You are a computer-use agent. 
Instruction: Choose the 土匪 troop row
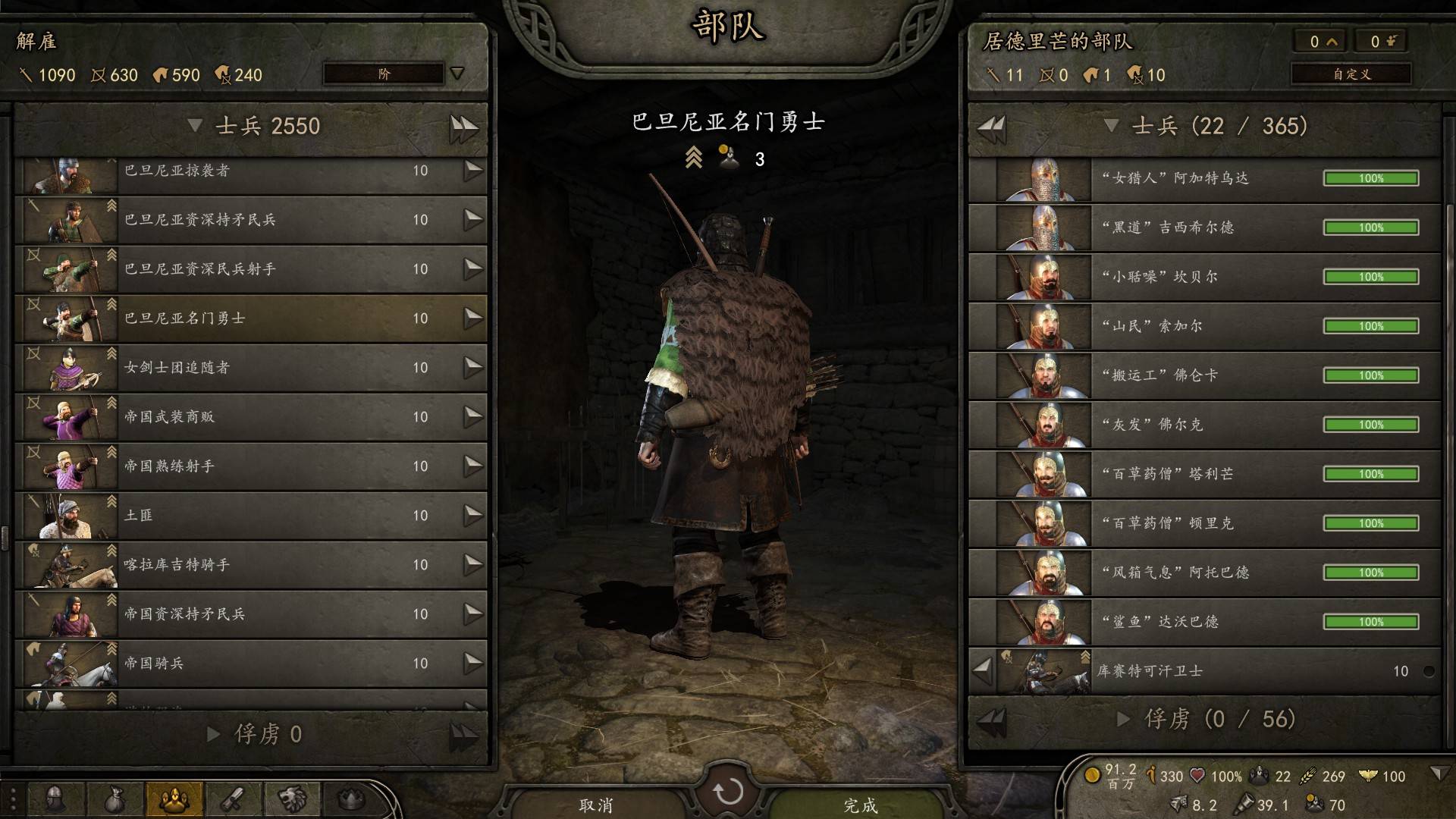click(250, 516)
